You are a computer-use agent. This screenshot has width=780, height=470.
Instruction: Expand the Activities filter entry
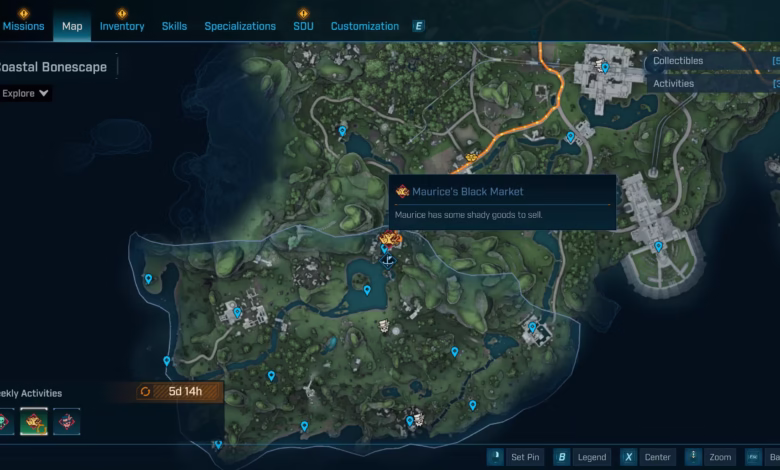point(674,84)
